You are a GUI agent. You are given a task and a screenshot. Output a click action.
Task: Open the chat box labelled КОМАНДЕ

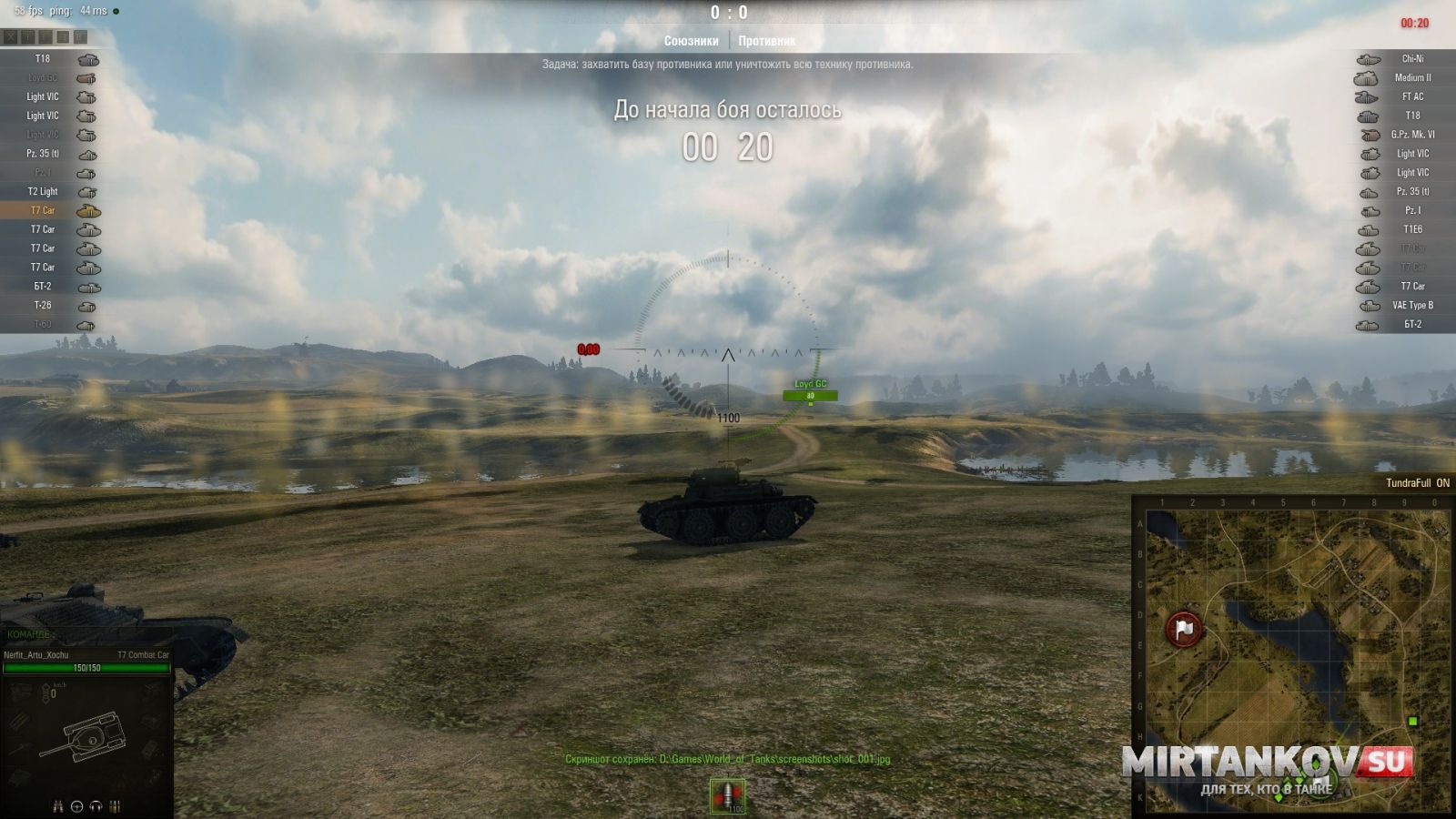[x=29, y=634]
